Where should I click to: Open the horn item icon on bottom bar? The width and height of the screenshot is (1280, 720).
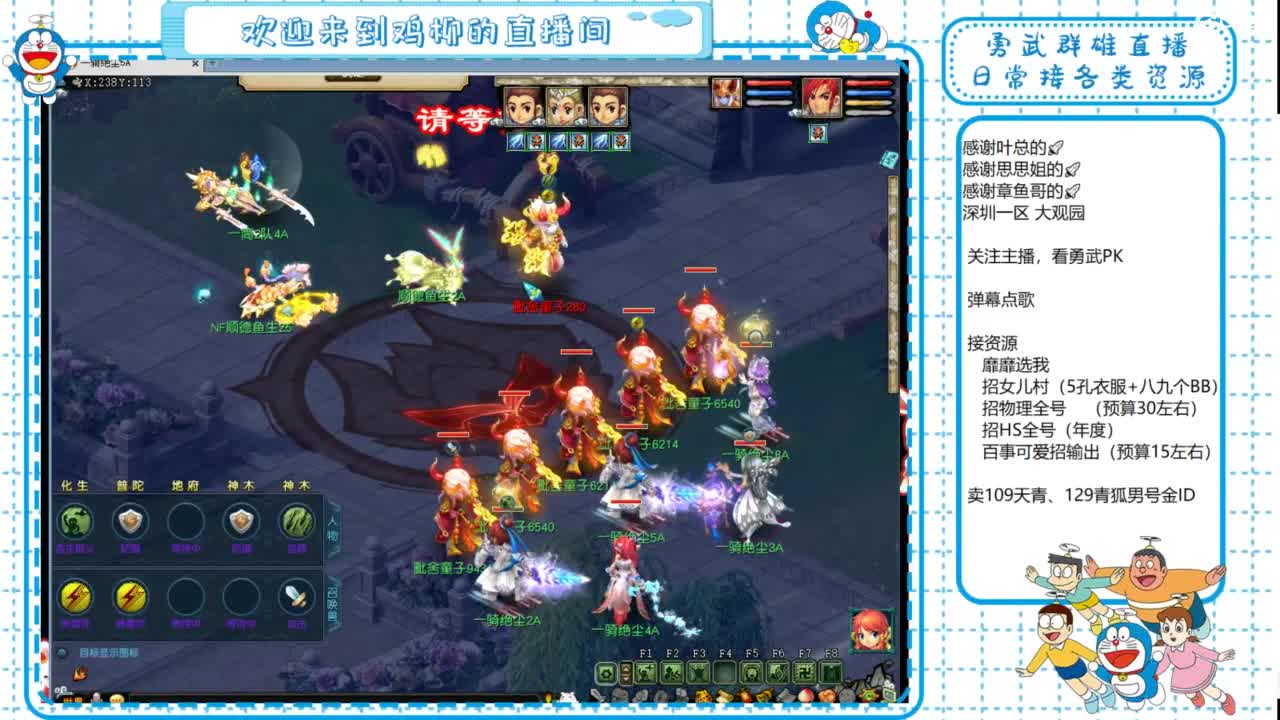click(x=766, y=695)
